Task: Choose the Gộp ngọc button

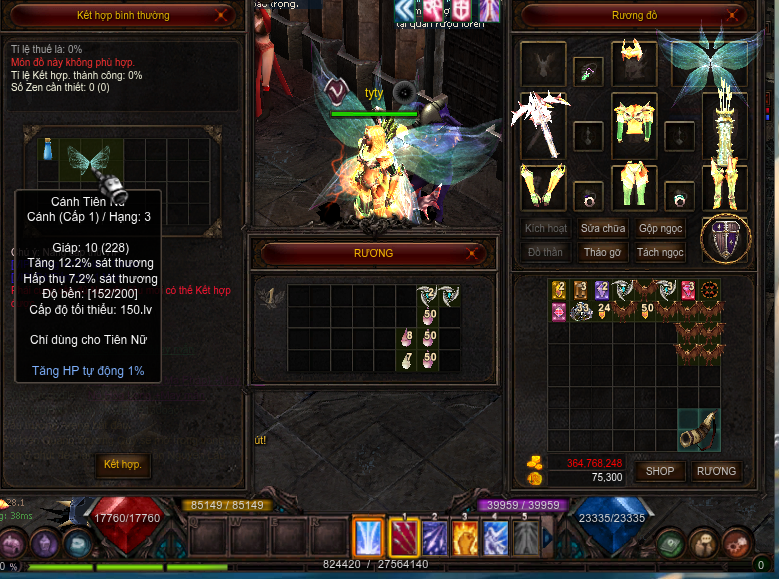Action: [x=660, y=229]
